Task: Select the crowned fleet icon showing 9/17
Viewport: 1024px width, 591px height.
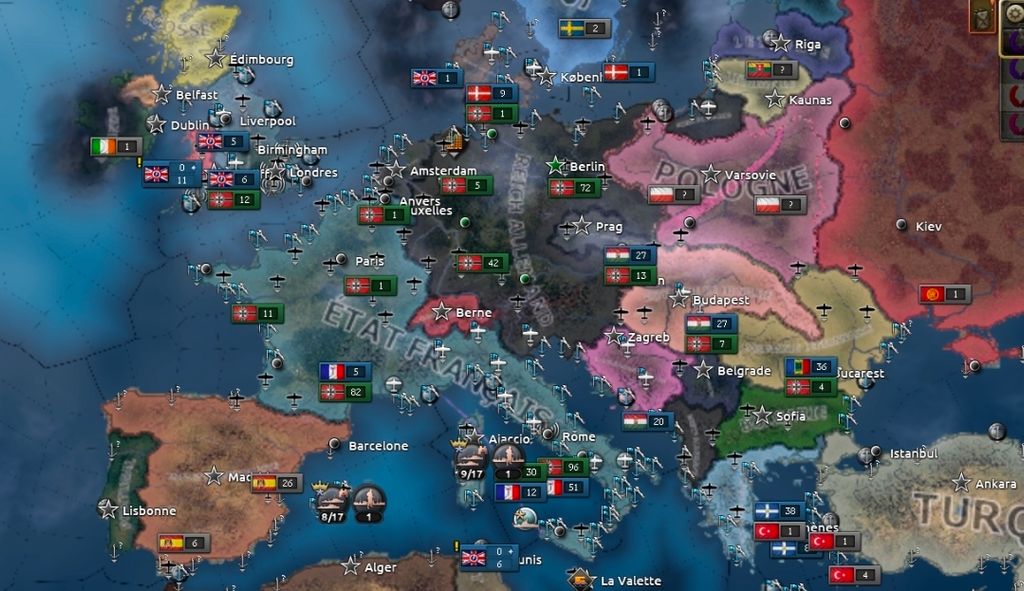Action: (471, 461)
